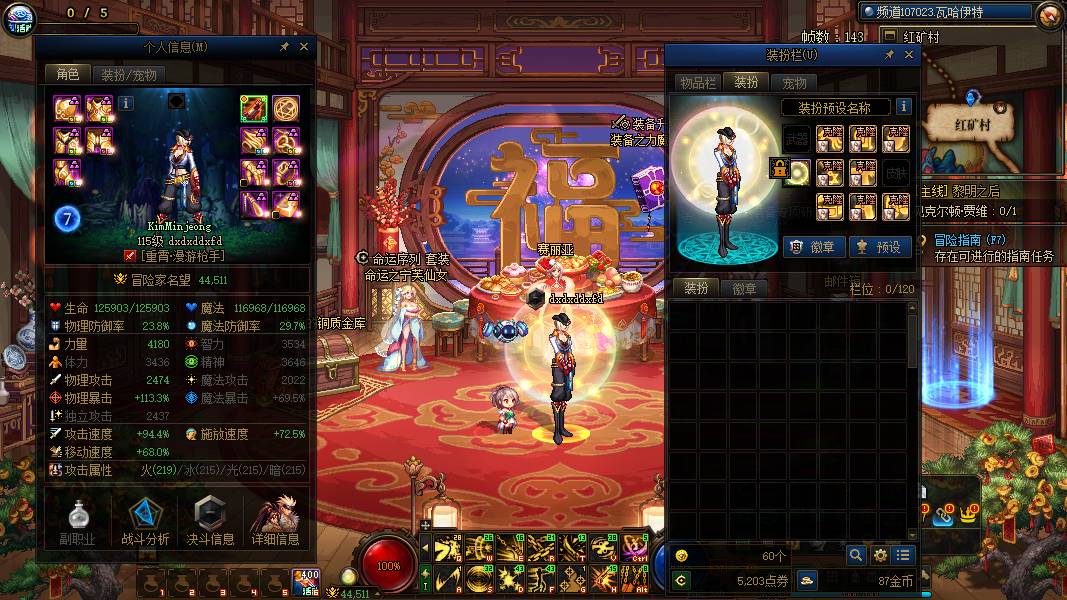Click the blue number 7 orb
1067x600 pixels.
(68, 219)
